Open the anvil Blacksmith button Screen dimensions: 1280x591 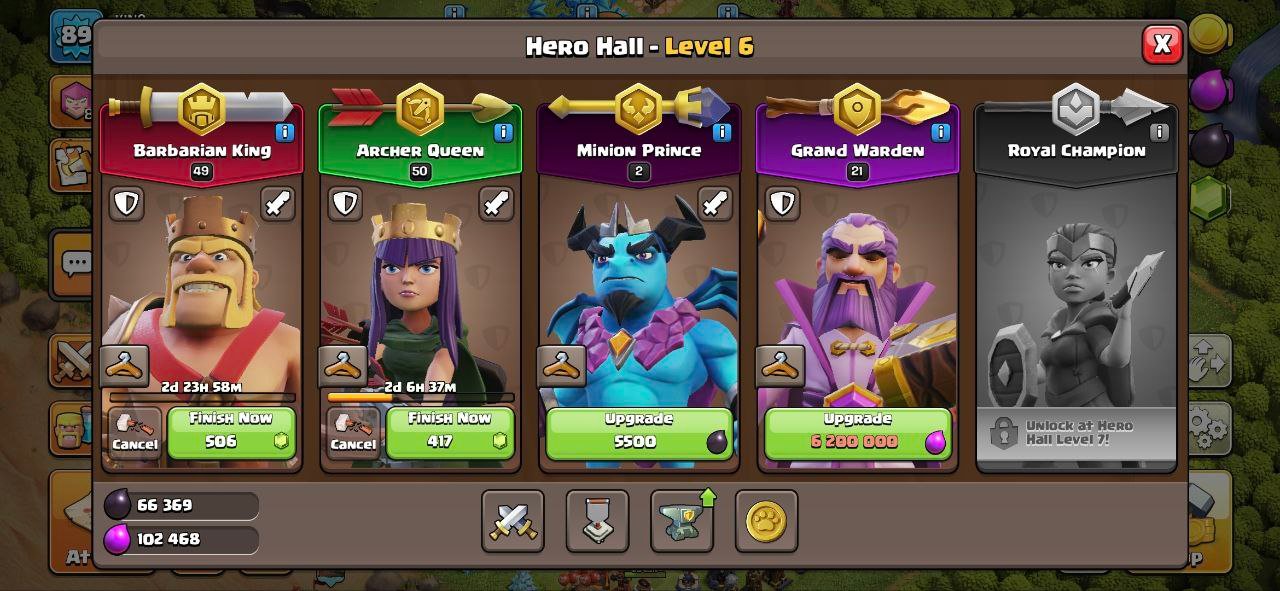(682, 521)
